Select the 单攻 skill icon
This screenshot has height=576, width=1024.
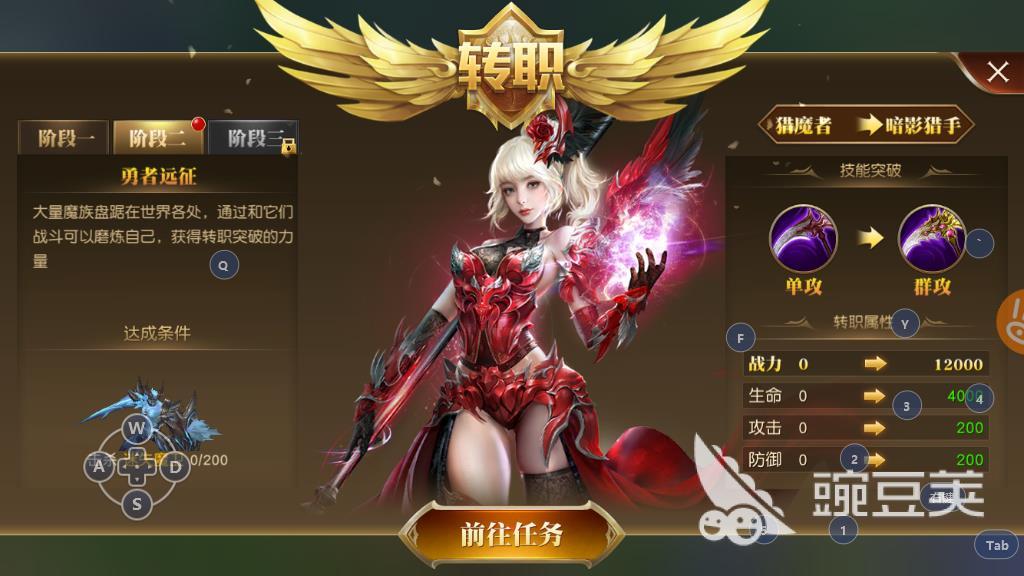(x=803, y=238)
